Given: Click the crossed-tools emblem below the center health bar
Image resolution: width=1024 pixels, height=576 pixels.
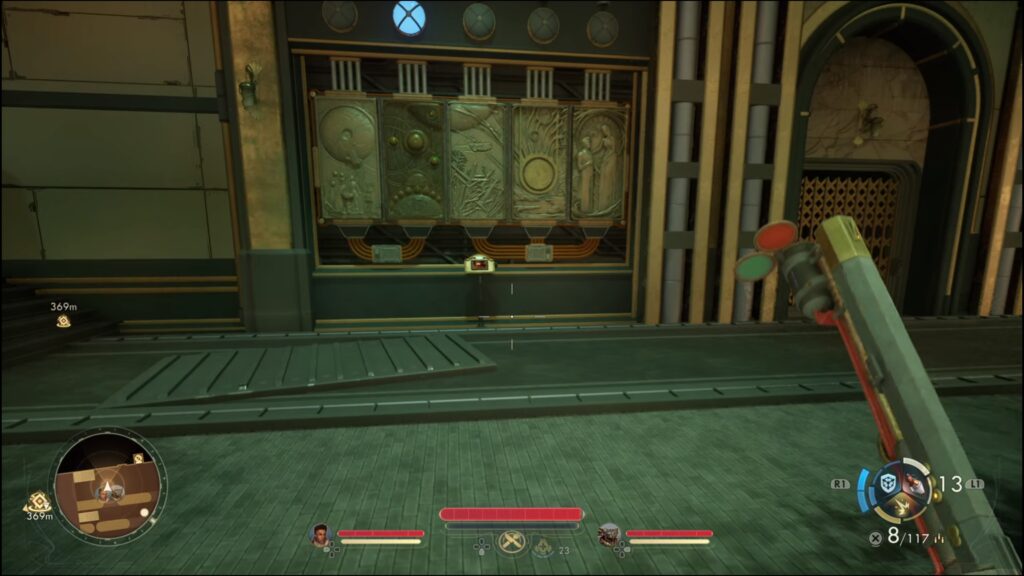Looking at the screenshot, I should [x=511, y=542].
